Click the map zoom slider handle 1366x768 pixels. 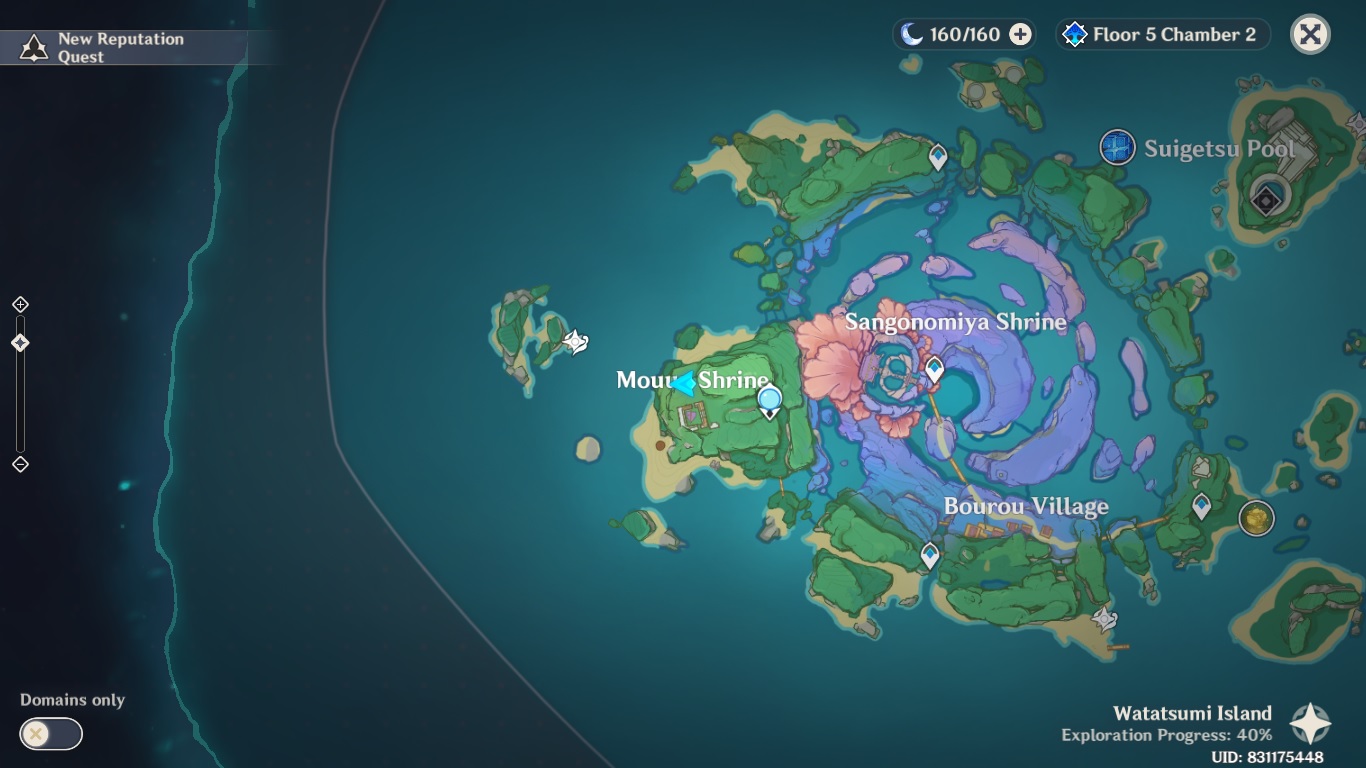tap(20, 343)
